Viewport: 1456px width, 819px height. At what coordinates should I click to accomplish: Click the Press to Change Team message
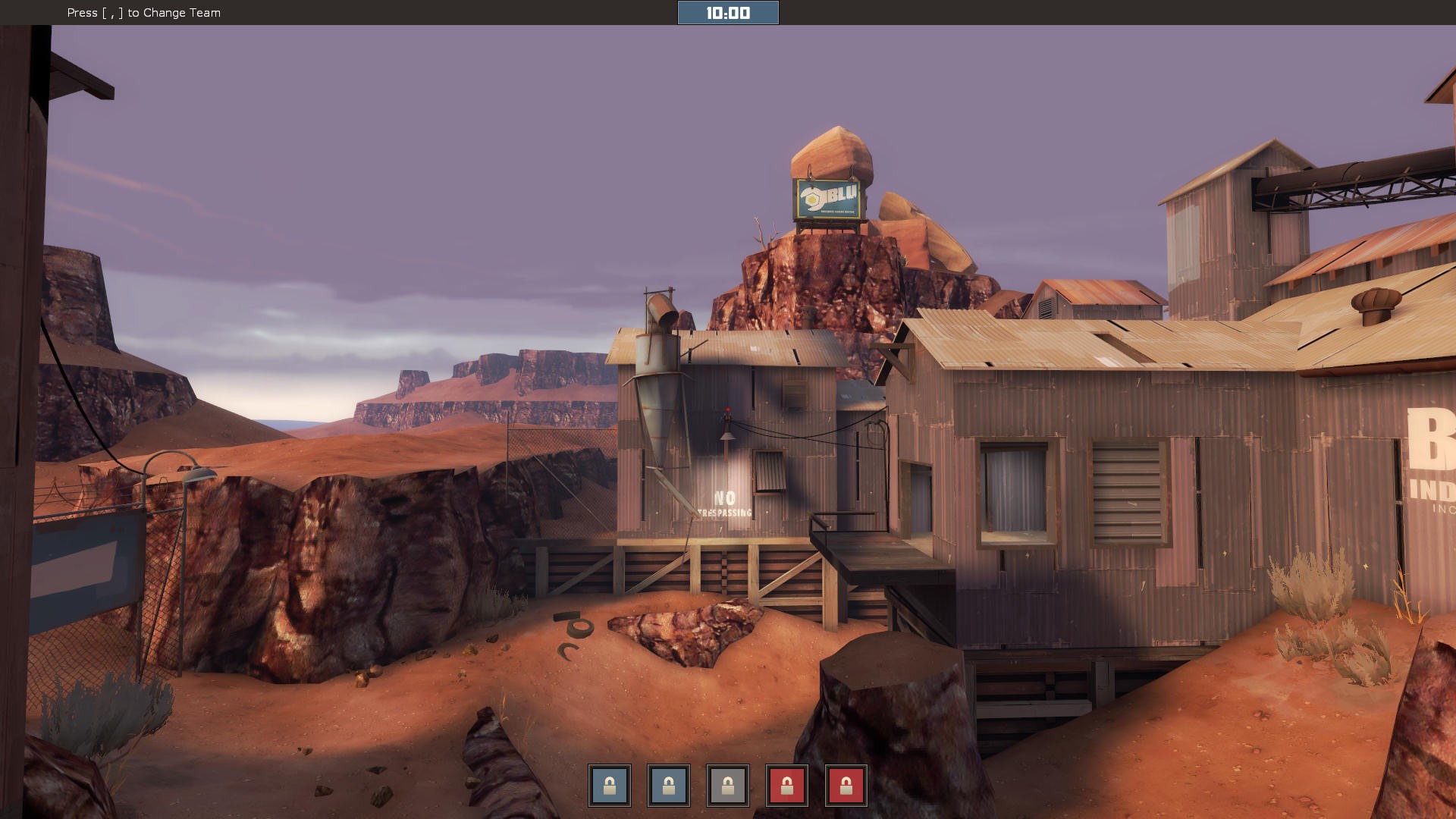click(143, 13)
